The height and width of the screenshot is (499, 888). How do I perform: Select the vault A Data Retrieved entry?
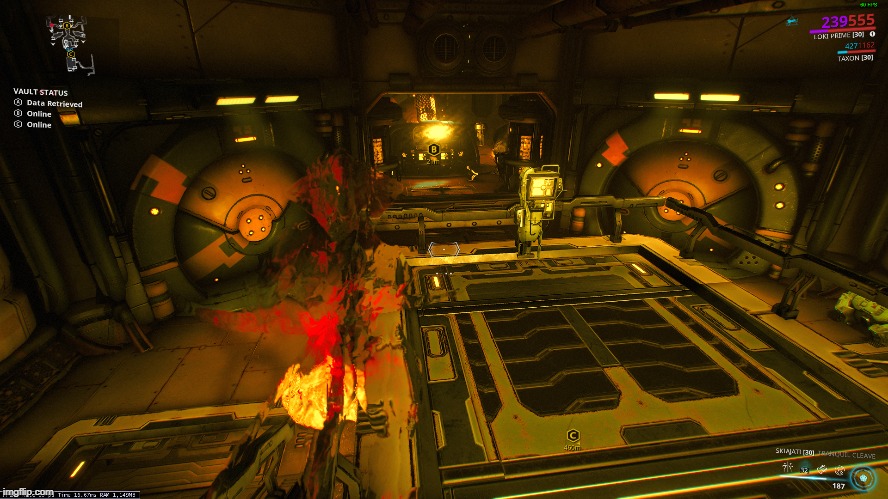[48, 103]
